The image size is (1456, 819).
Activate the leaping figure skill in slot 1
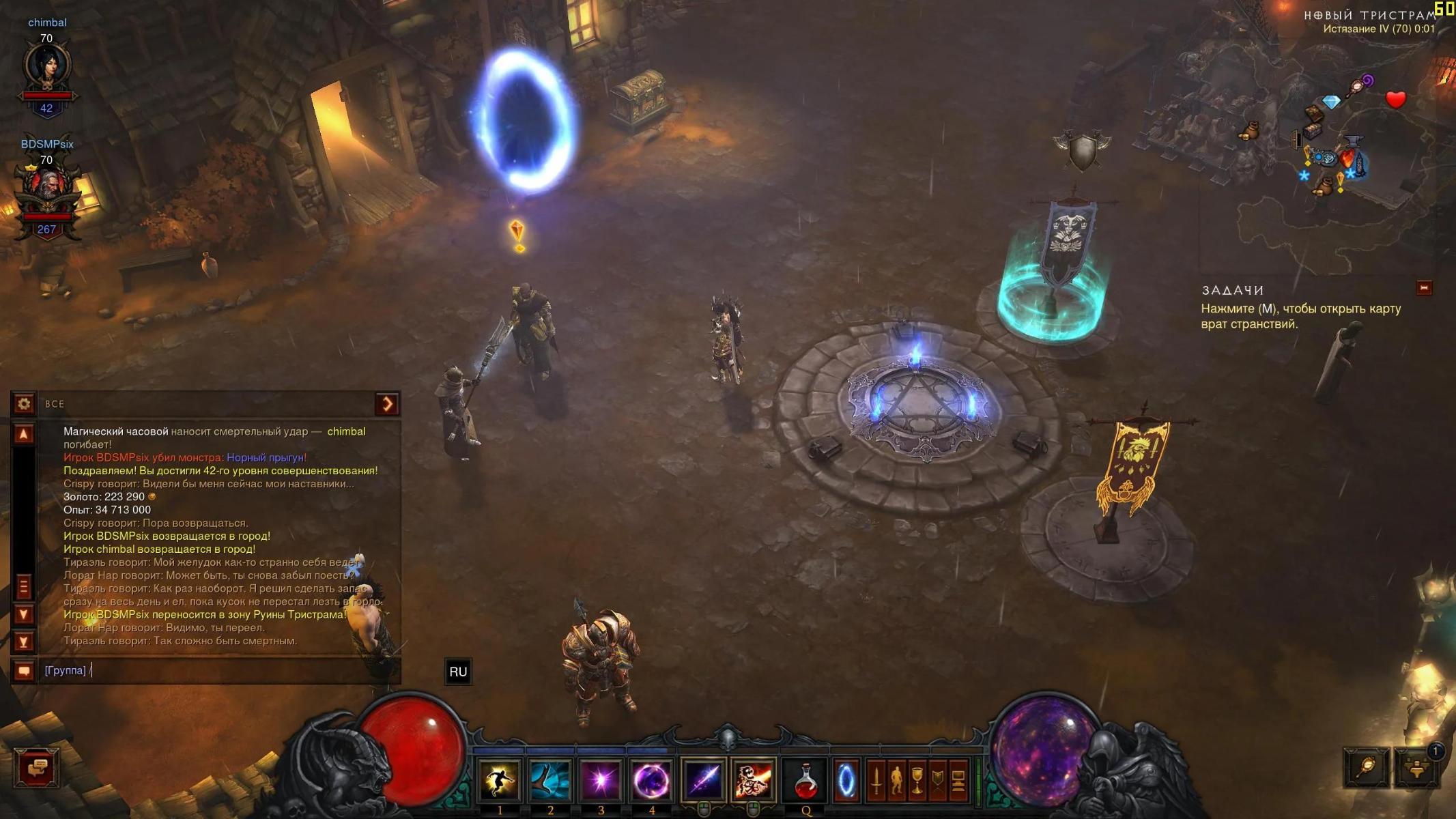pyautogui.click(x=500, y=779)
